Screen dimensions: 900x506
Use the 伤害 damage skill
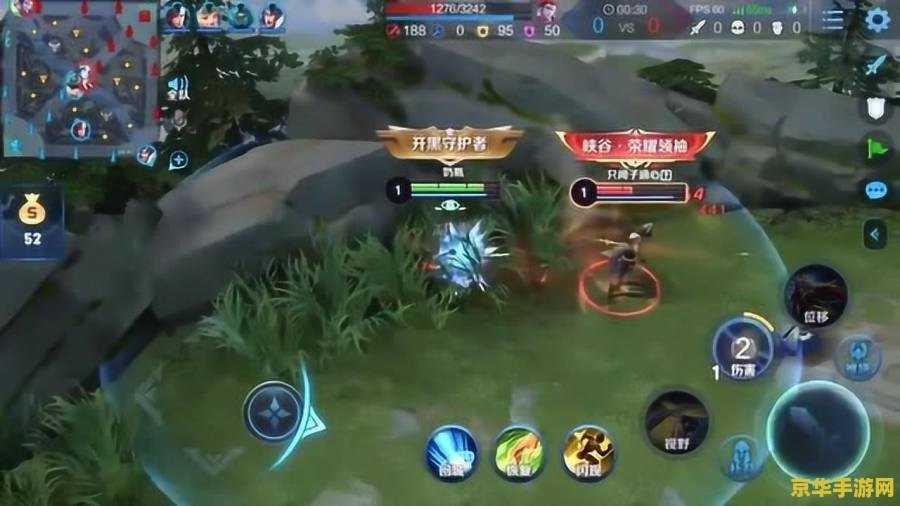tap(741, 349)
